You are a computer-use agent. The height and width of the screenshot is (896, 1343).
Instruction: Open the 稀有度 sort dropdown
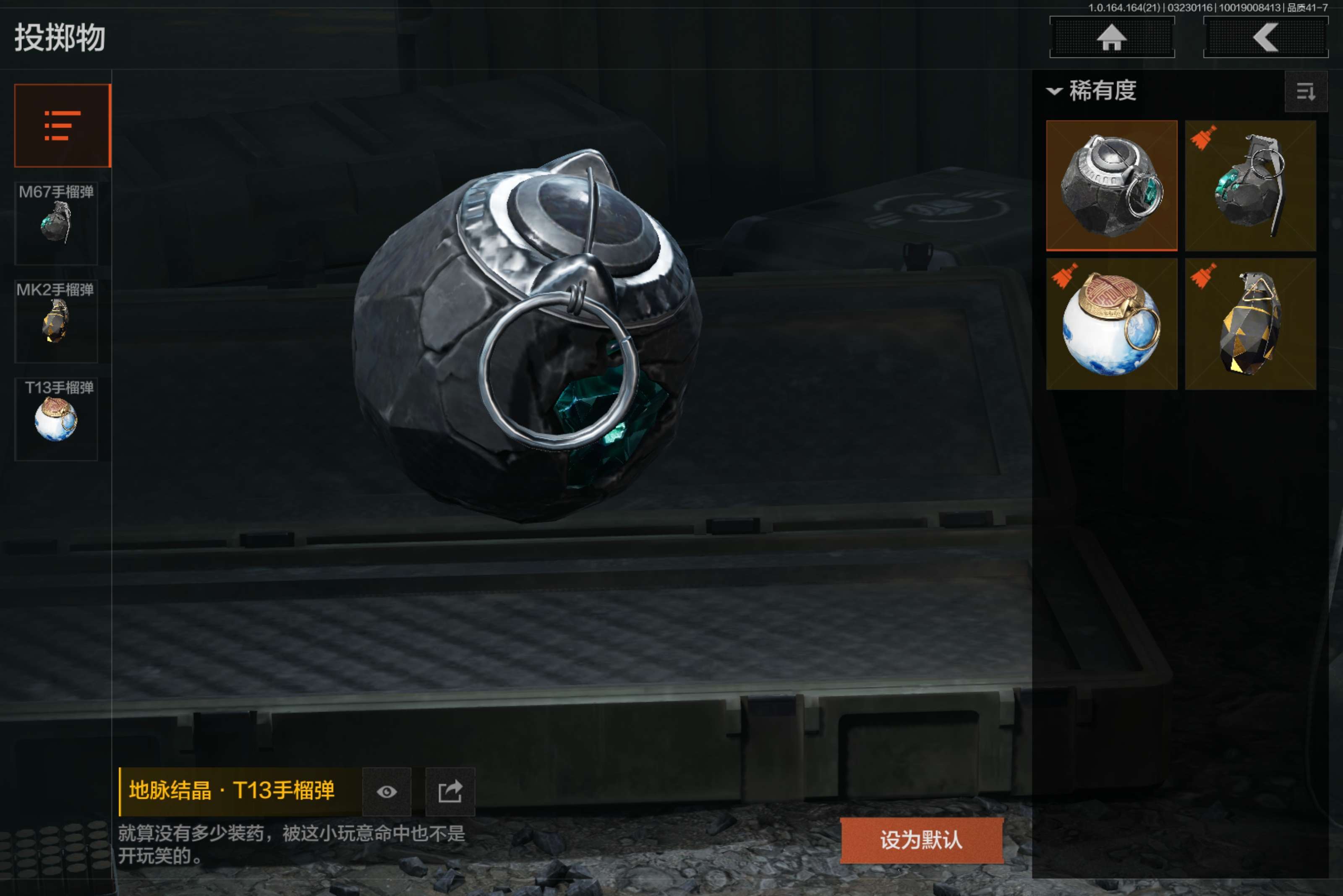[1092, 91]
